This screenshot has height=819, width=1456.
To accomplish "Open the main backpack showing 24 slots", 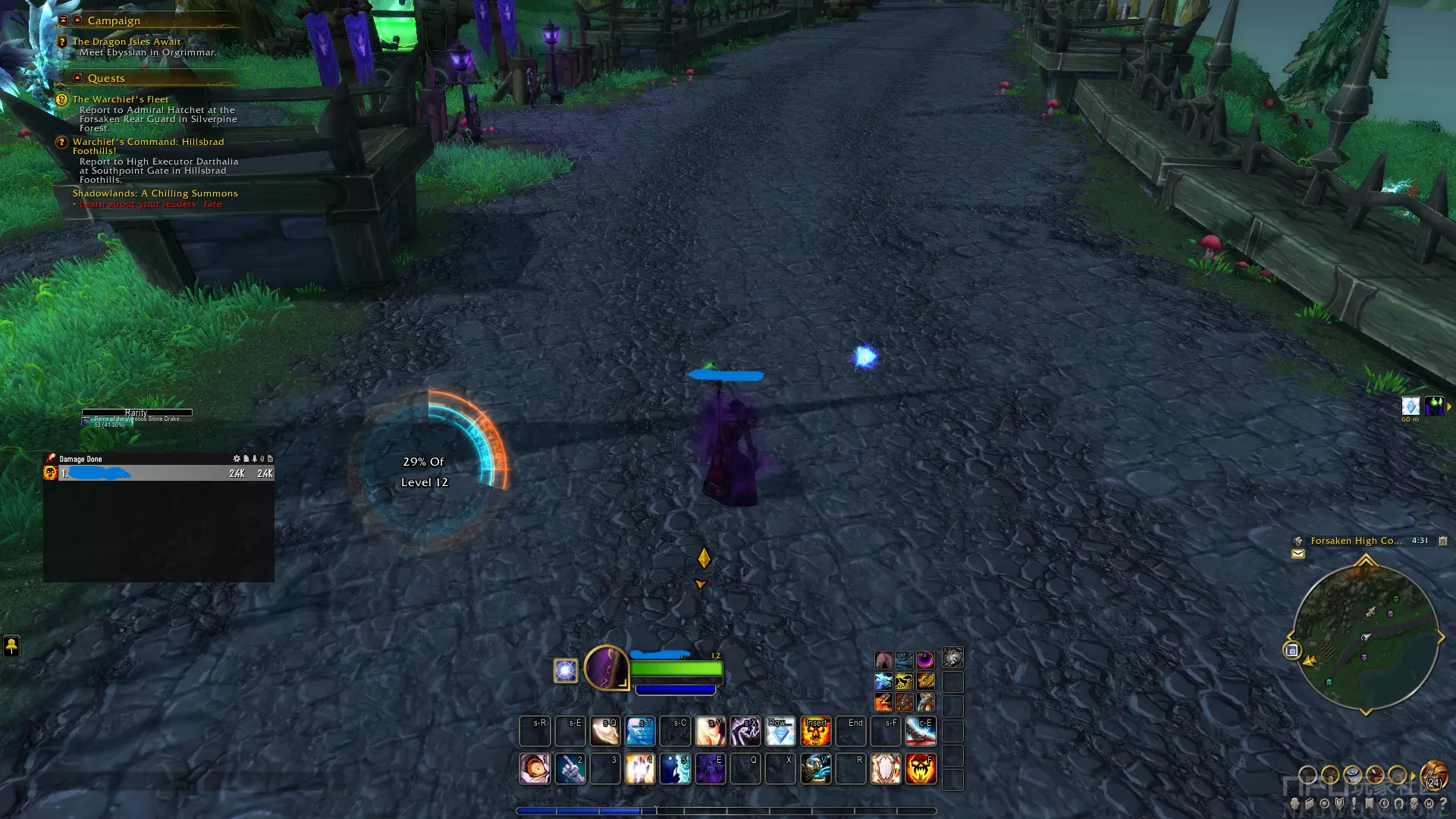I will [x=1434, y=775].
